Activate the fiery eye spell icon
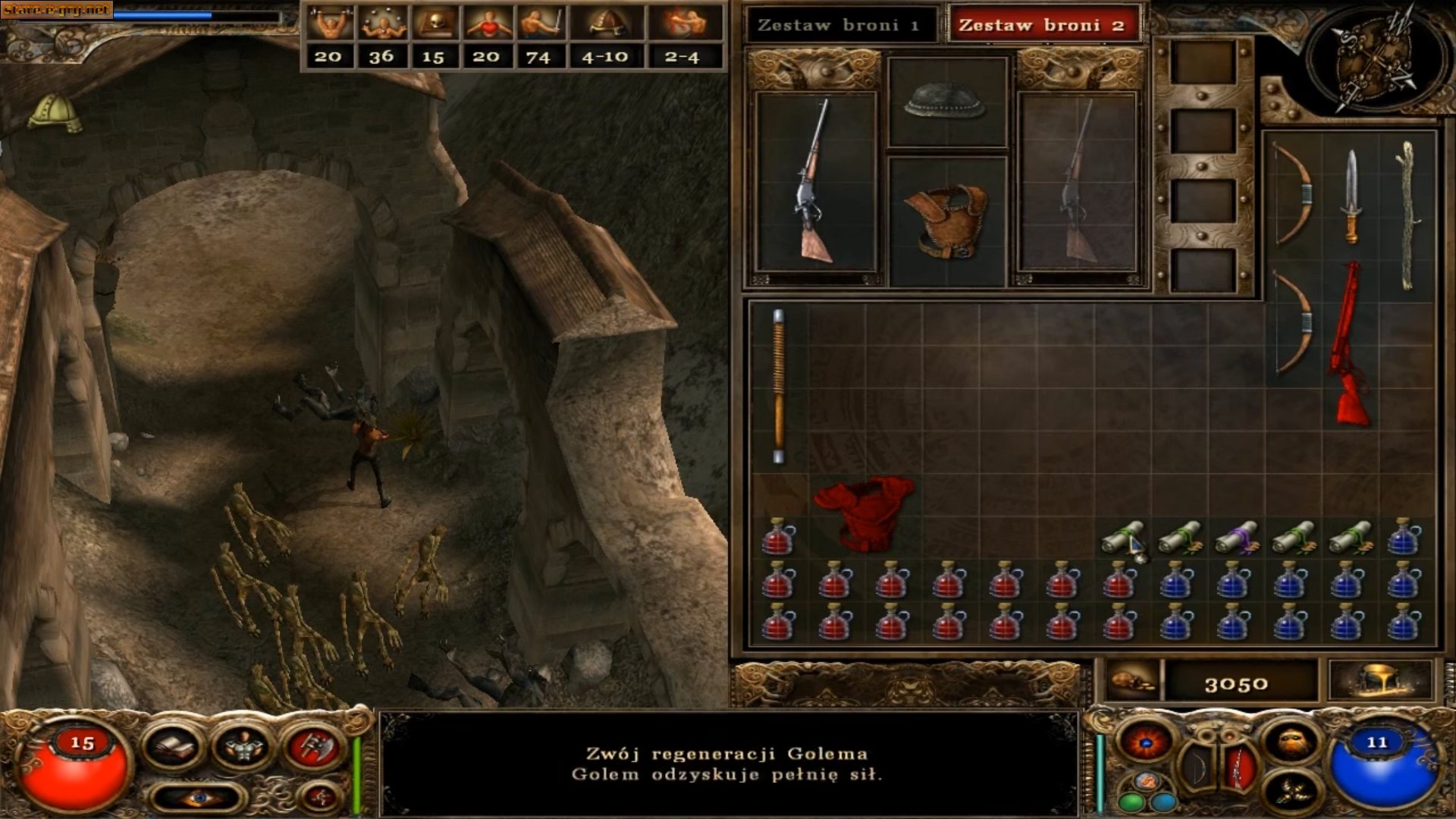This screenshot has width=1456, height=819. (x=1147, y=742)
